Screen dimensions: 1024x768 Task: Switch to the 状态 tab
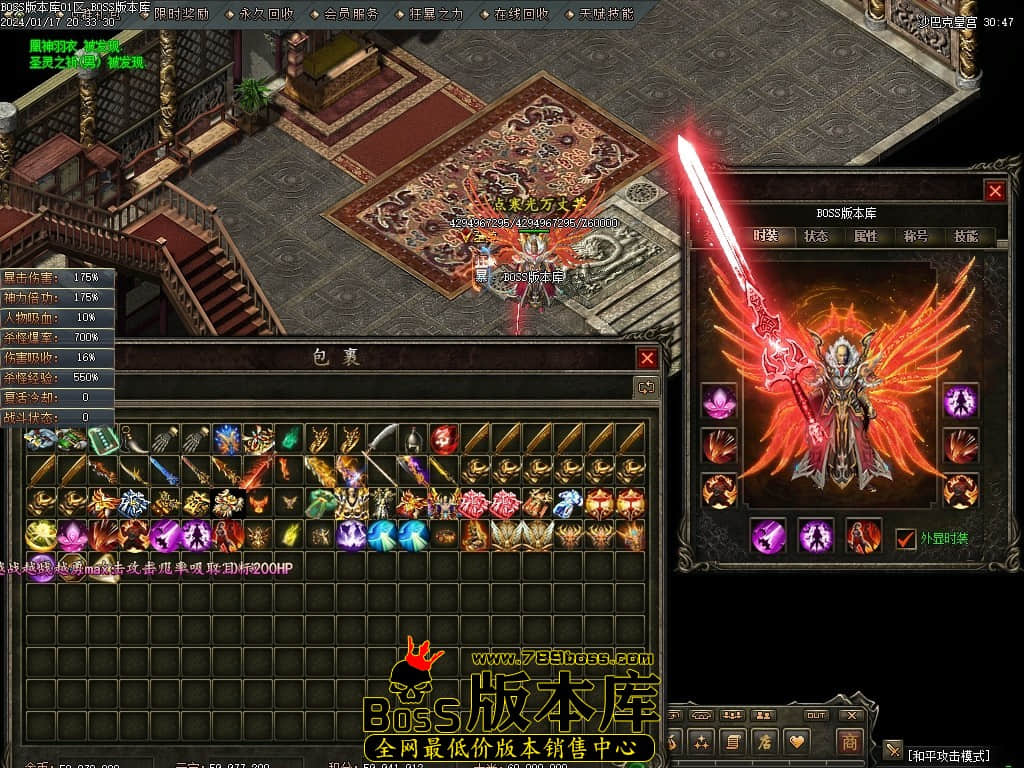pos(816,237)
